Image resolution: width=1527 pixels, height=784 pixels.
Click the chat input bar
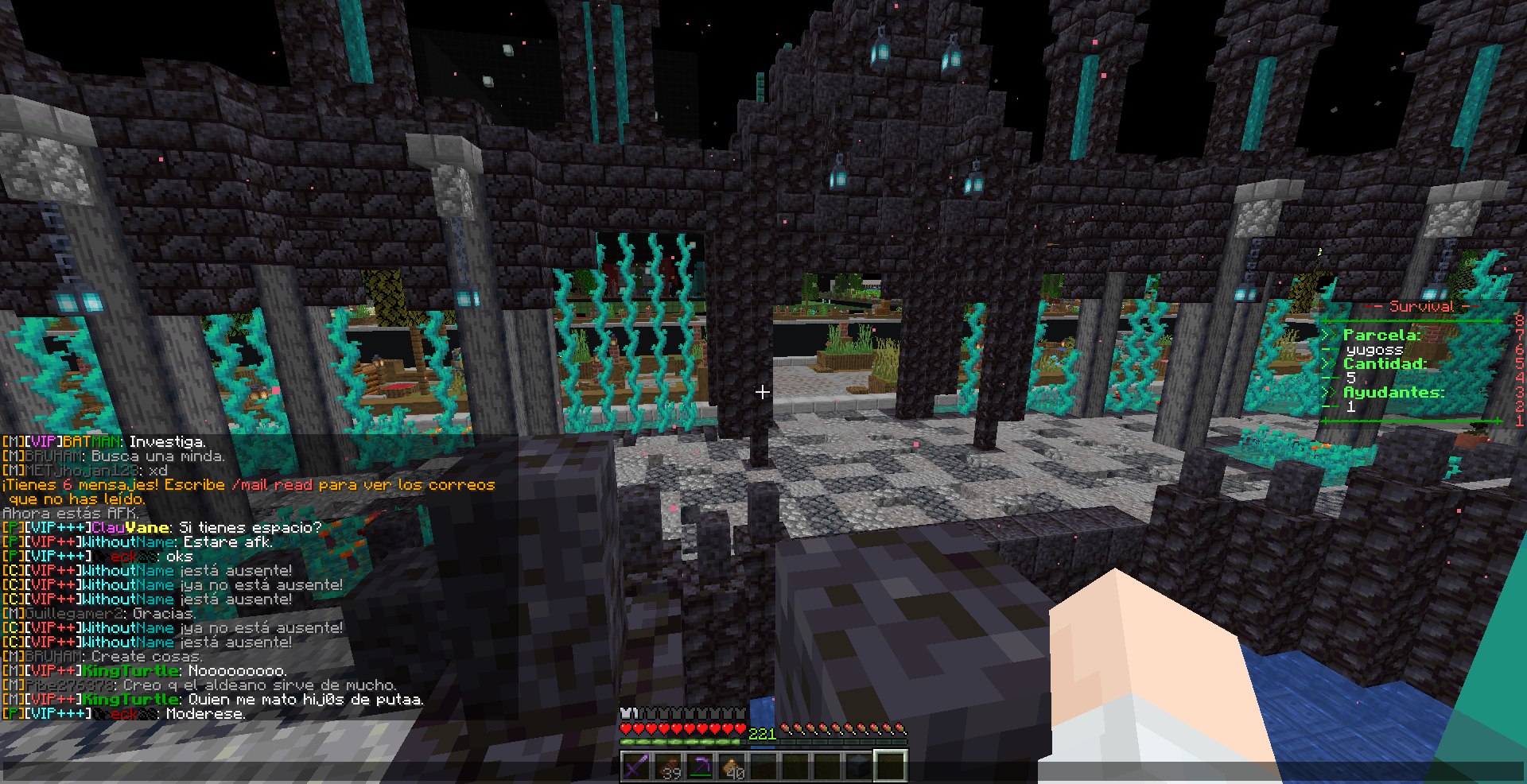point(318,771)
